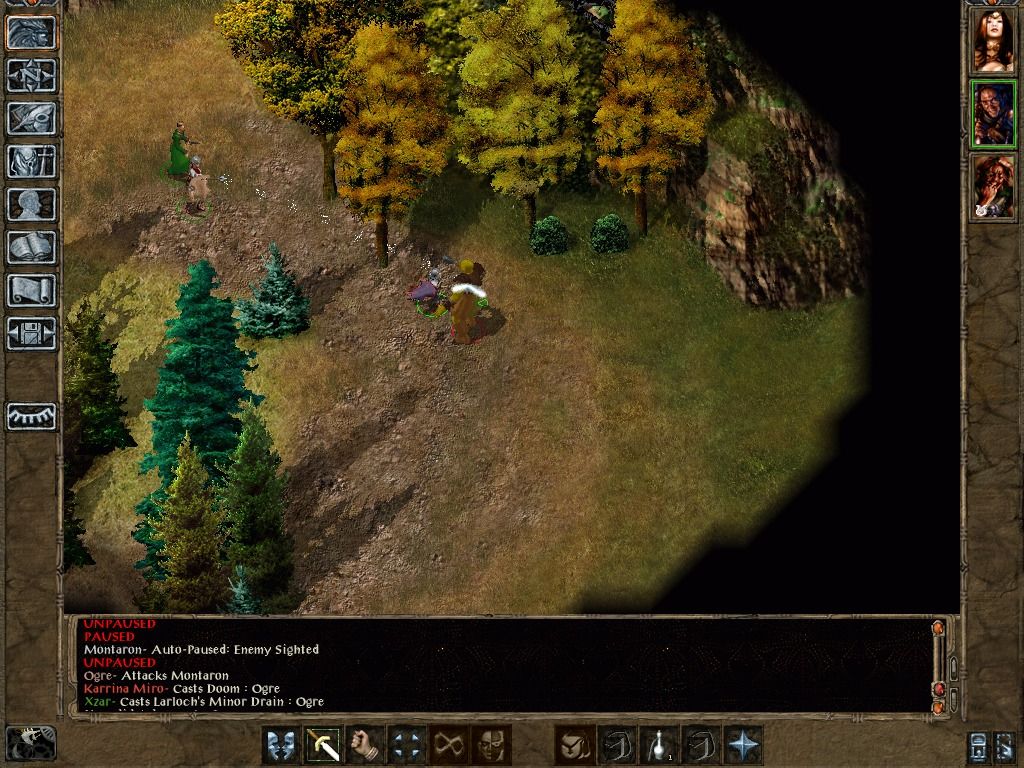1024x768 pixels.
Task: Activate the mask-shaped stealth button
Action: (x=491, y=745)
